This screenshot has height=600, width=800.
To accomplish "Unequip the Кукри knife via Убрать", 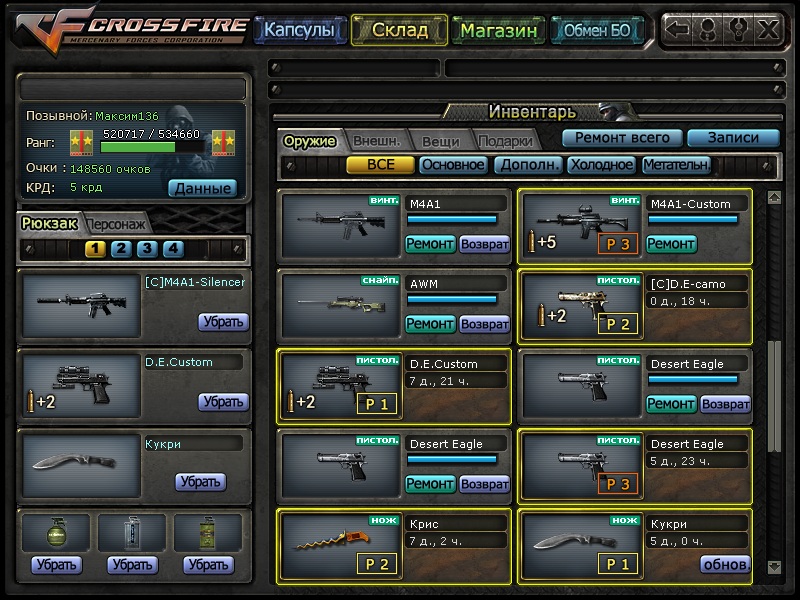I will [x=200, y=482].
